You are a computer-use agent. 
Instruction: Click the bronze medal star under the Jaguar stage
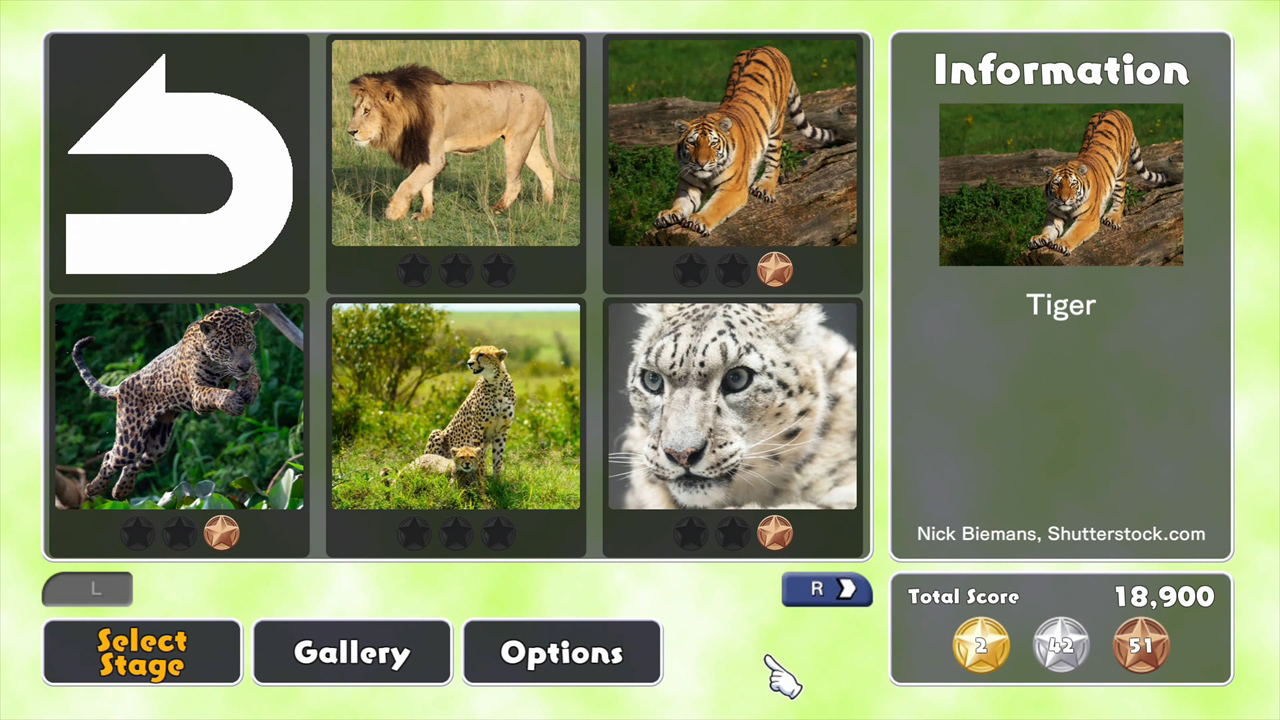221,533
